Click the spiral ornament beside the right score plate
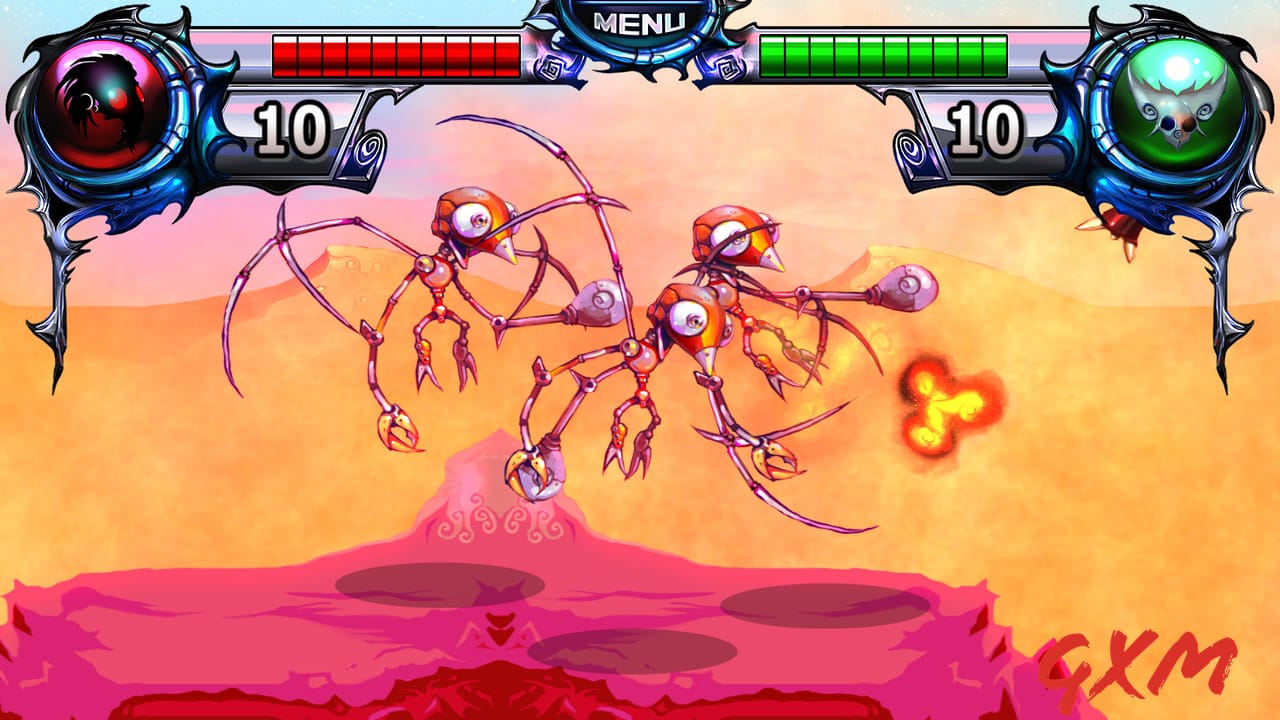 [x=908, y=150]
